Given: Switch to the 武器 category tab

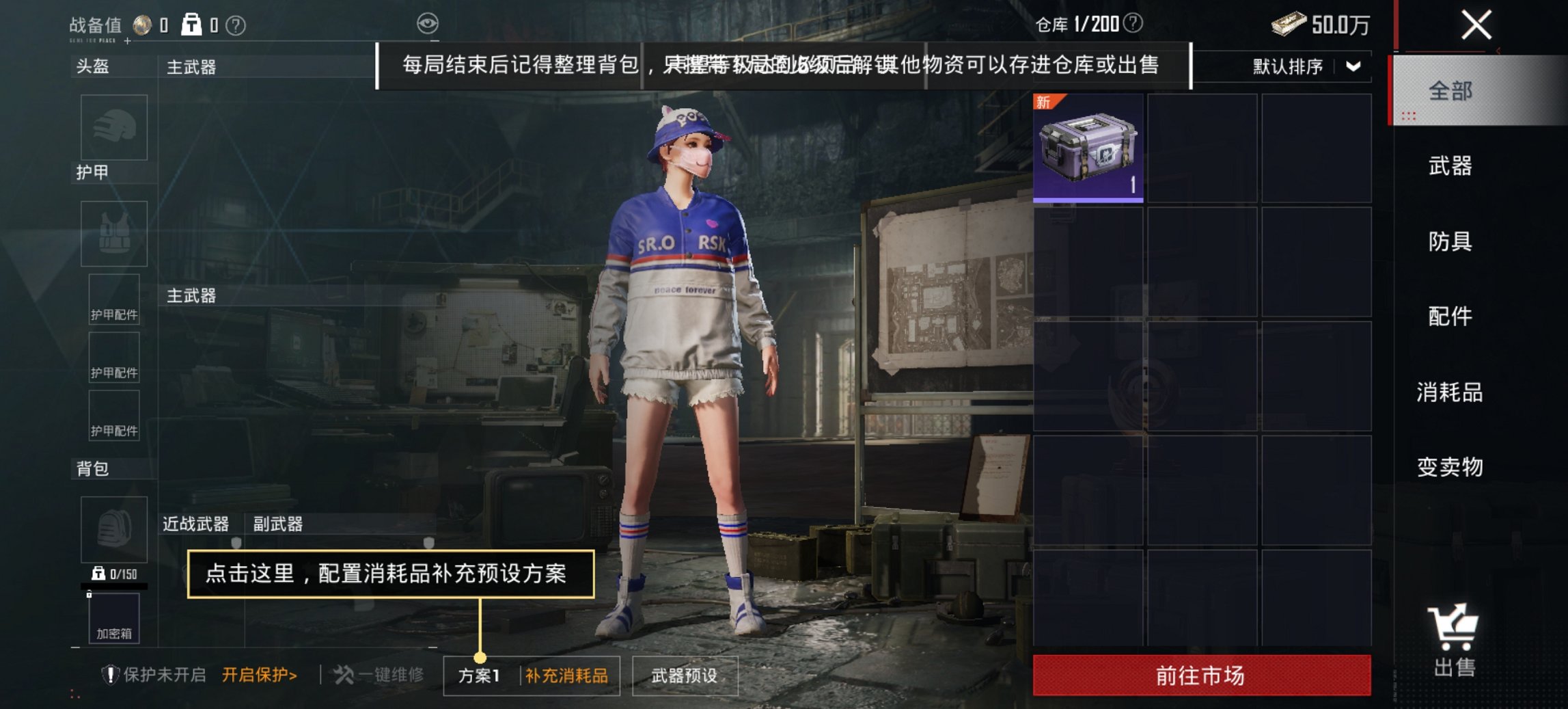Looking at the screenshot, I should [1450, 166].
